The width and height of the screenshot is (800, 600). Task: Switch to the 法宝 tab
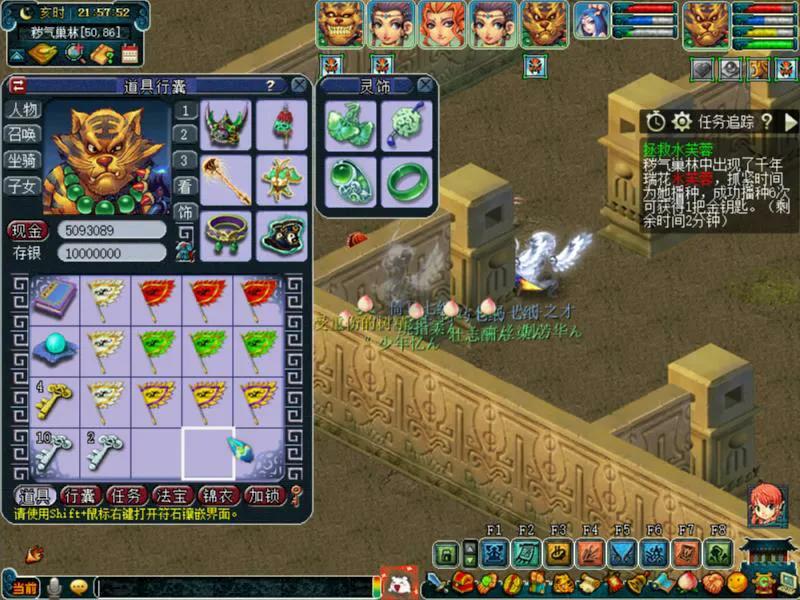point(171,495)
